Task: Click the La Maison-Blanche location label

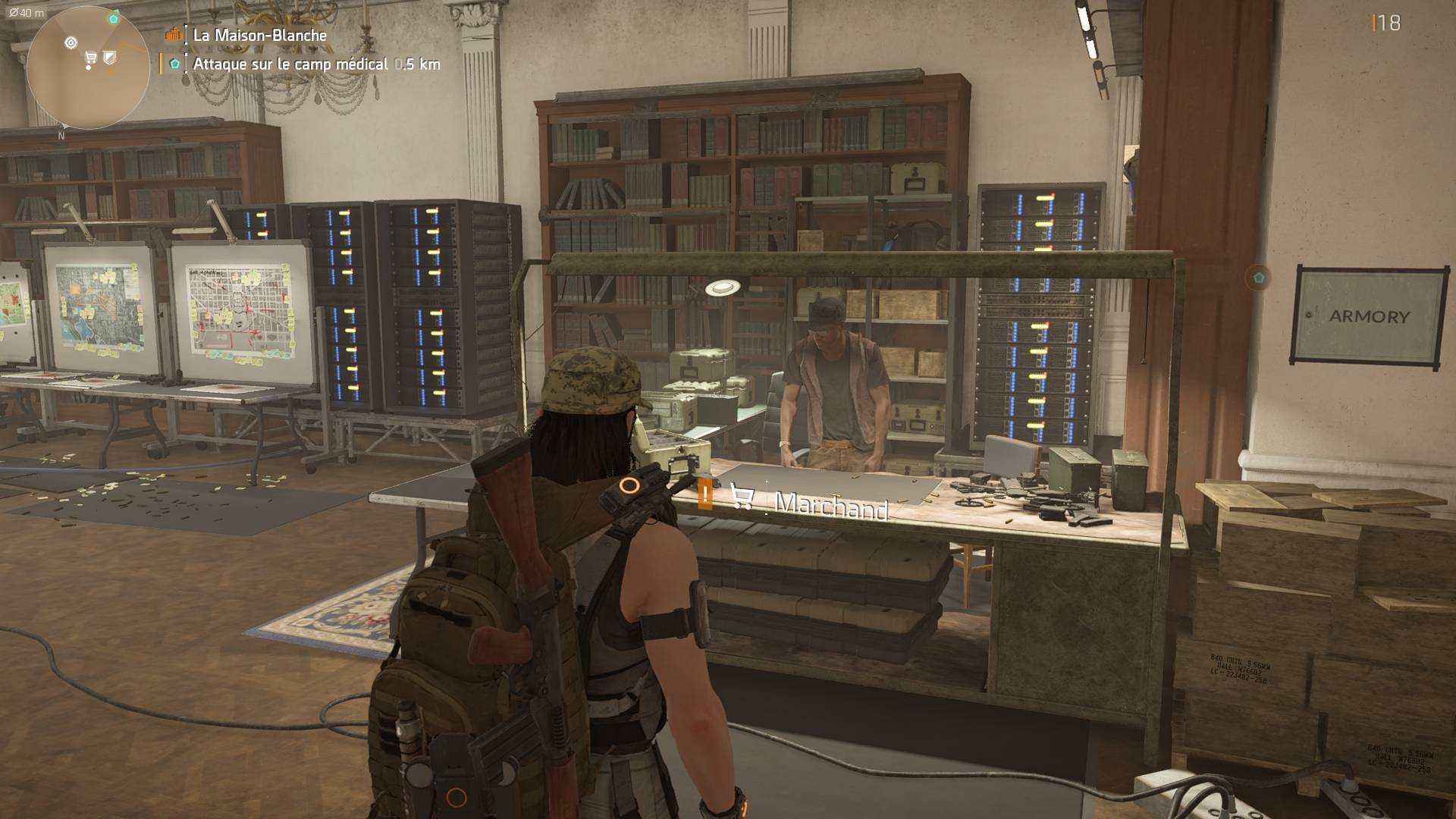Action: click(x=259, y=35)
